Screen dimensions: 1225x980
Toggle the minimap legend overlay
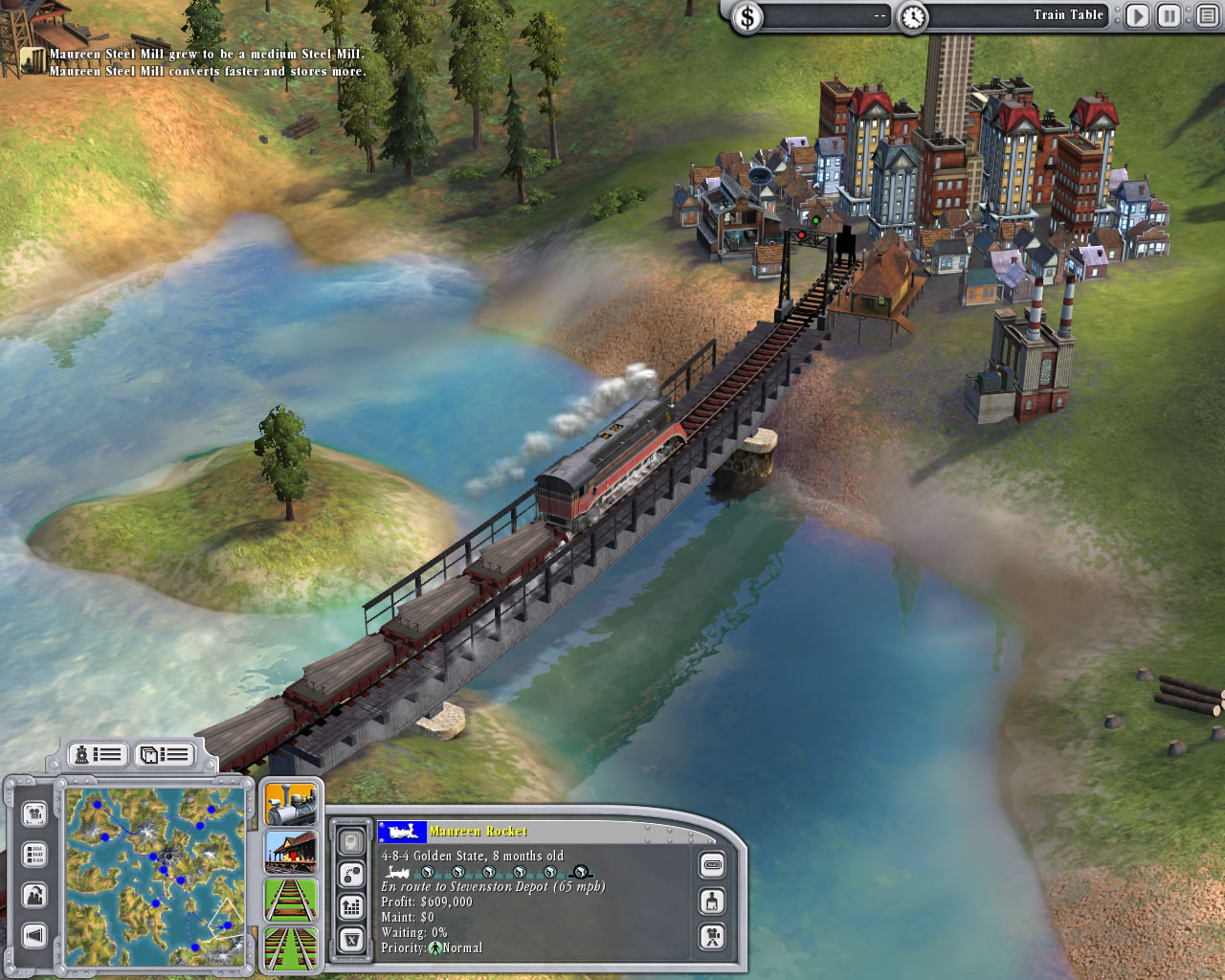(33, 853)
